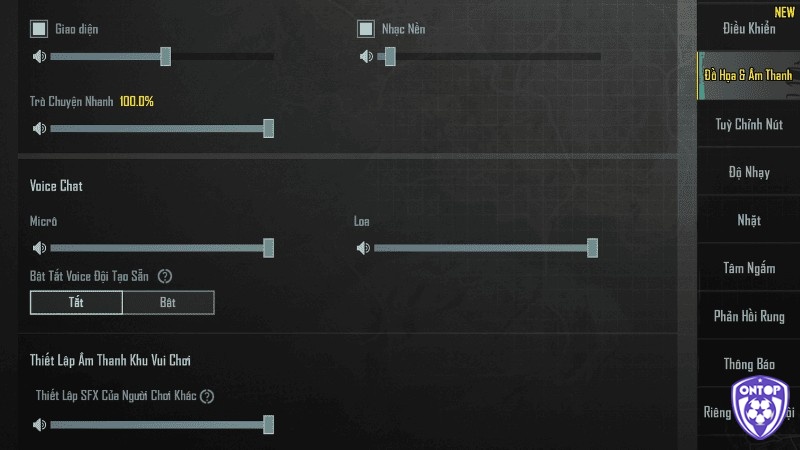This screenshot has height=450, width=800.
Task: Choose Bật for premade team voice
Action: pyautogui.click(x=168, y=302)
